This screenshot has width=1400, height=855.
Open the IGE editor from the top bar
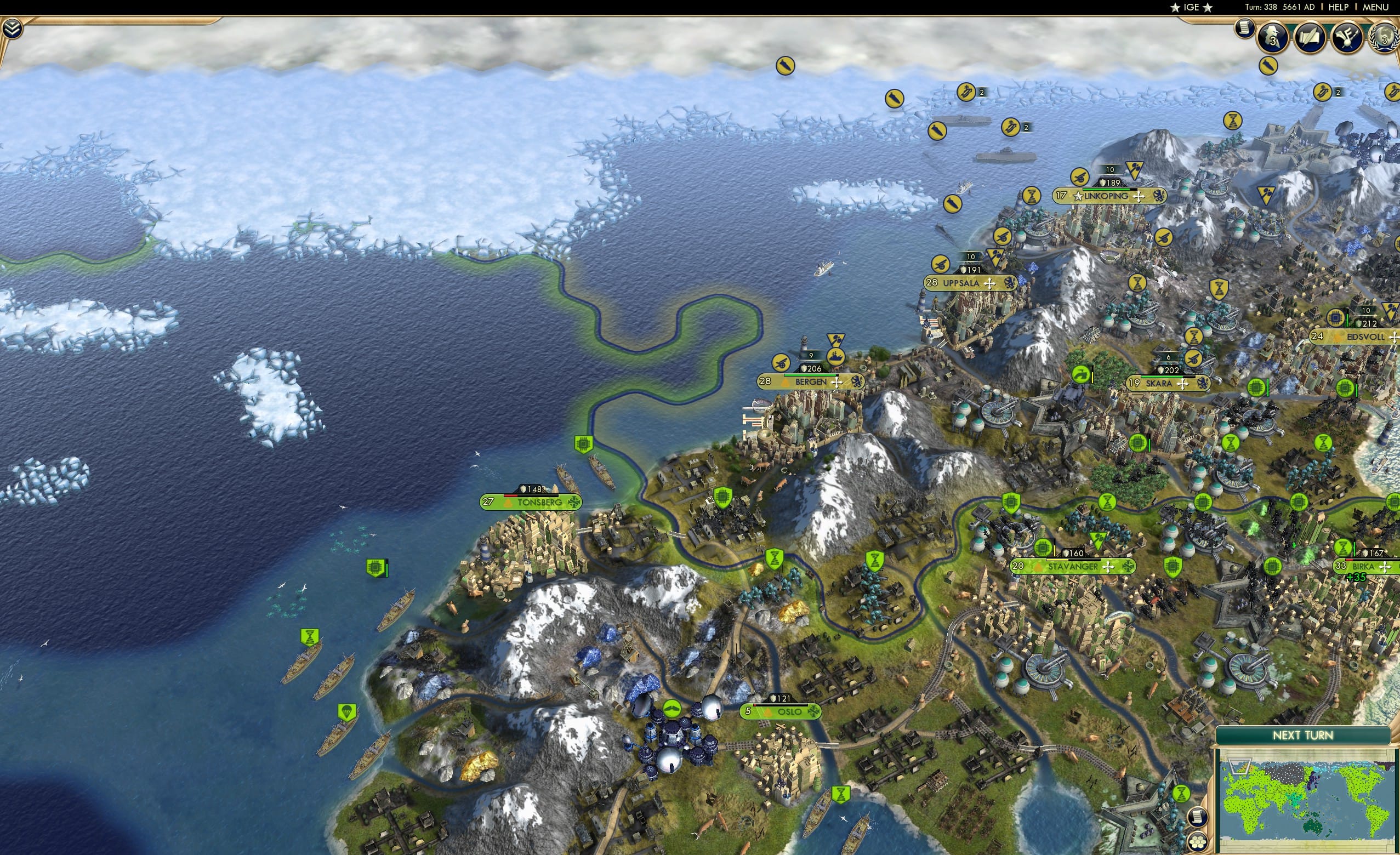tap(1191, 7)
